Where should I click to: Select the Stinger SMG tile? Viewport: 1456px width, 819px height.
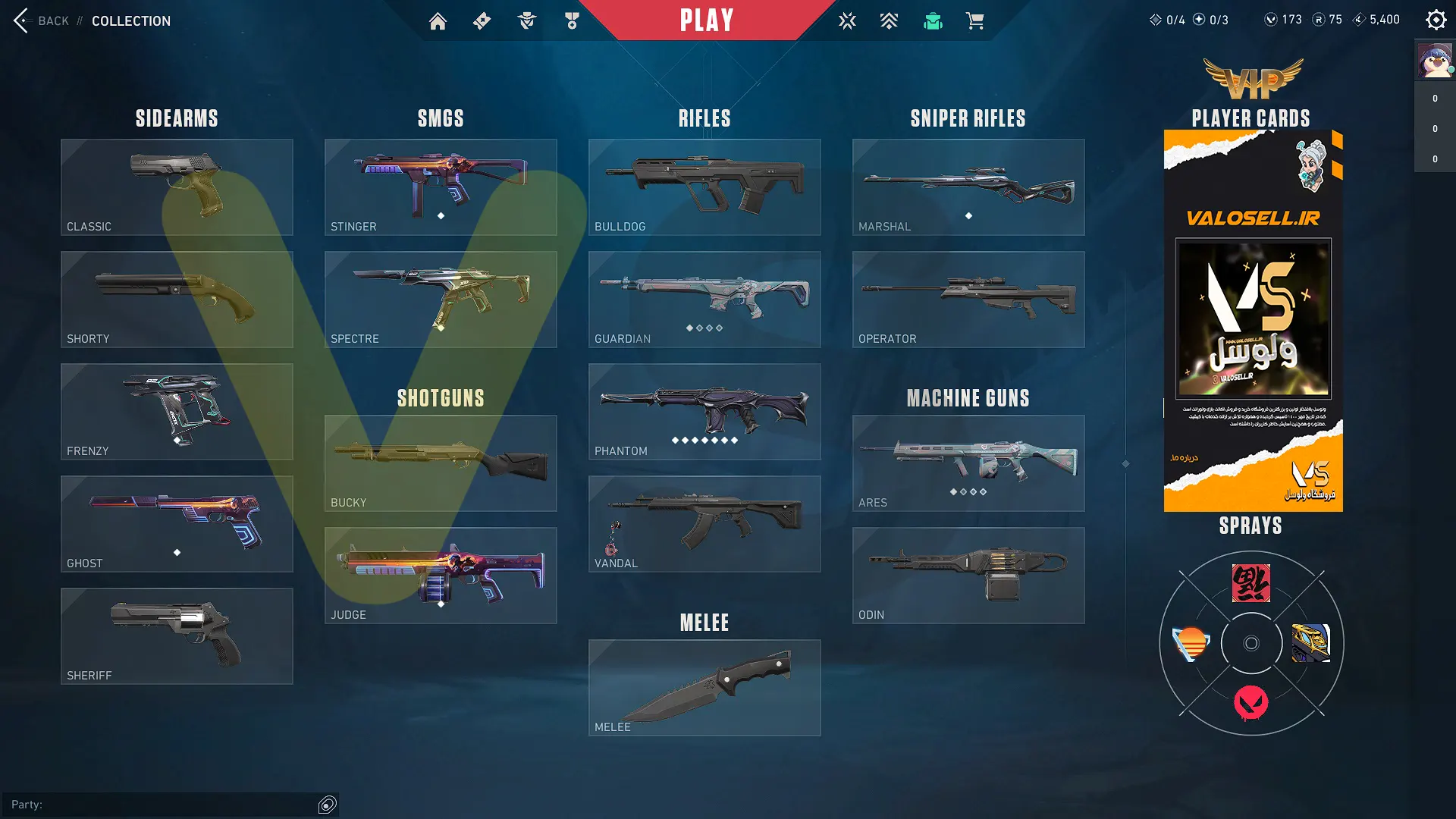441,187
